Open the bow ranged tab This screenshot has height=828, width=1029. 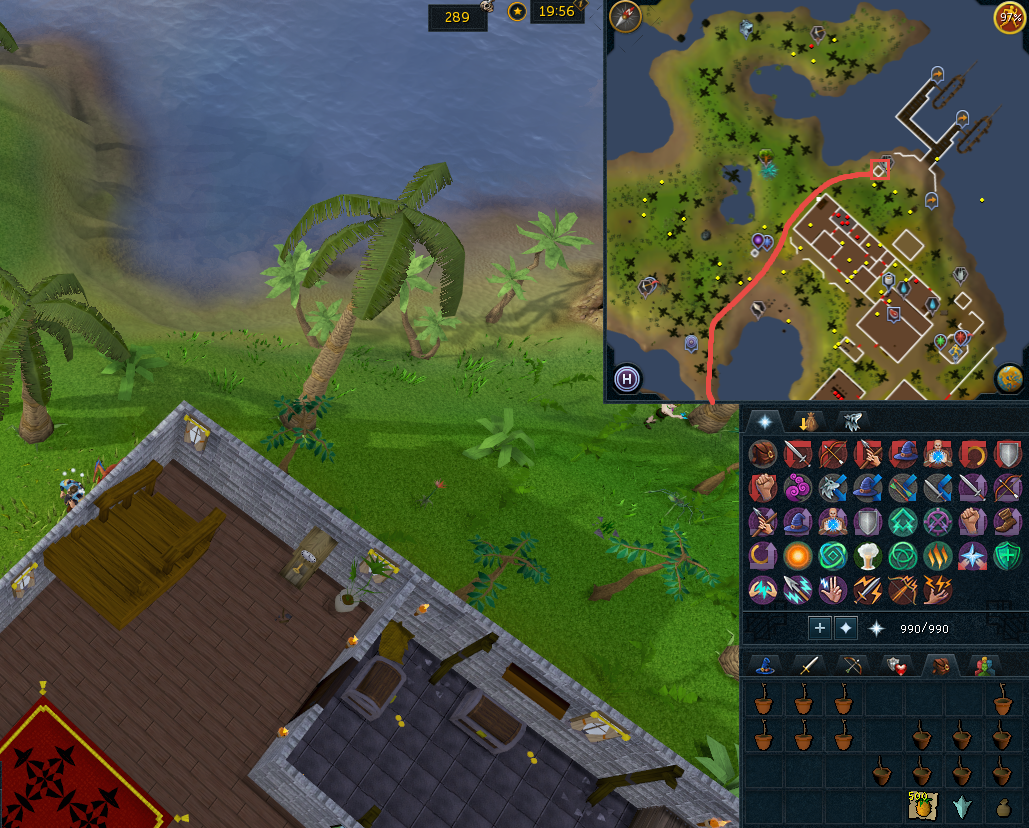[x=852, y=665]
